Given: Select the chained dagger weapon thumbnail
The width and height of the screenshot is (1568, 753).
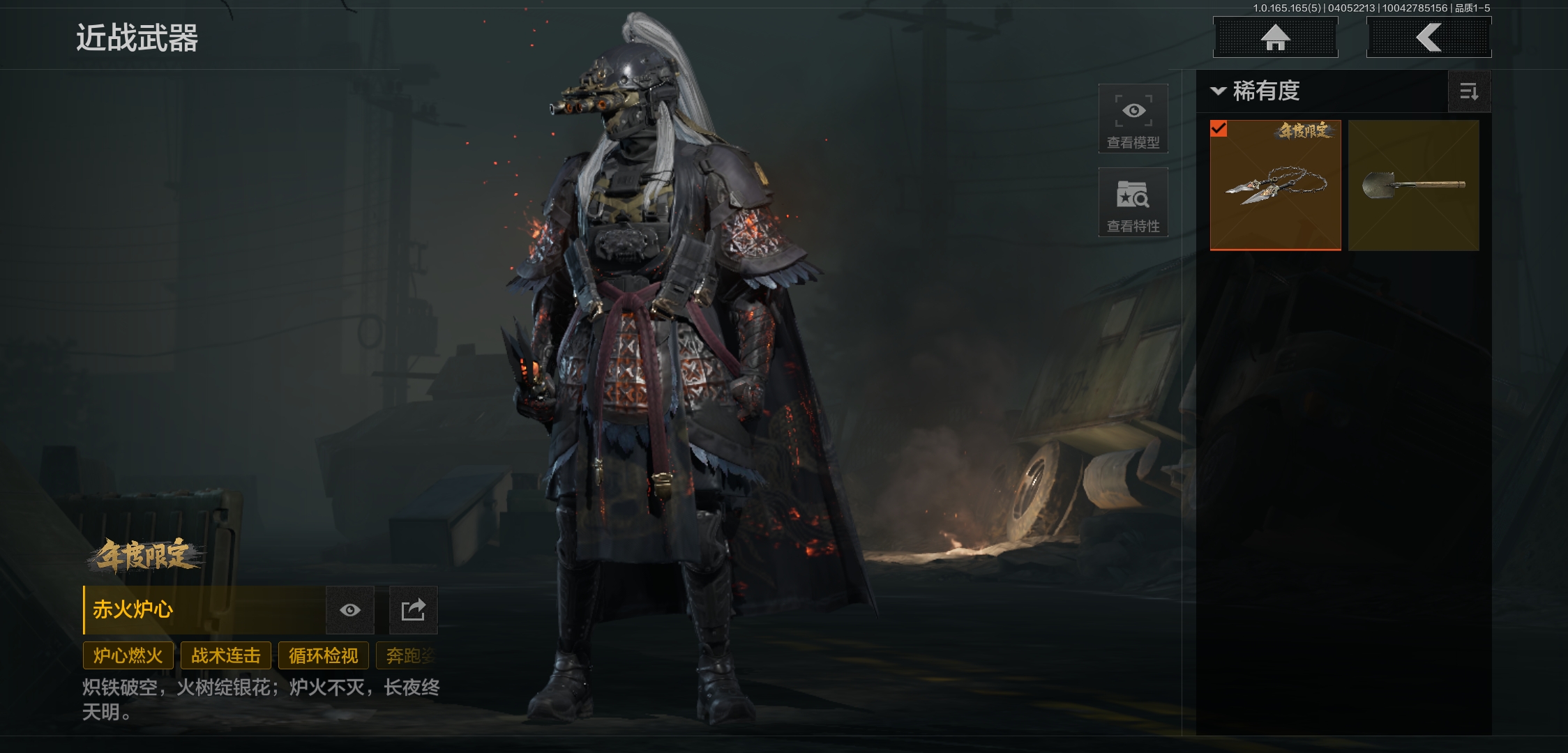Looking at the screenshot, I should tap(1275, 185).
